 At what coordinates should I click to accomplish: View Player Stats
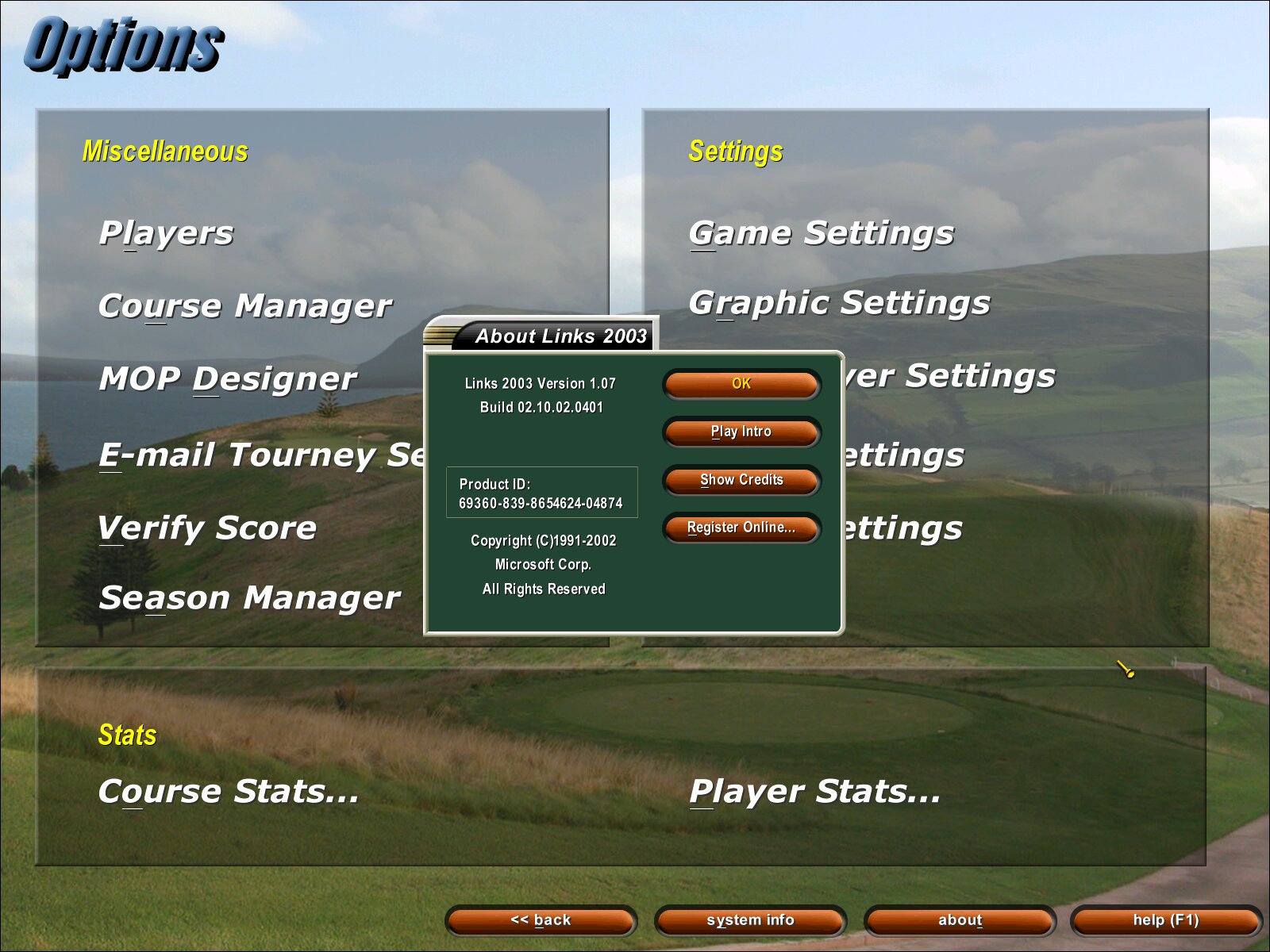coord(814,792)
